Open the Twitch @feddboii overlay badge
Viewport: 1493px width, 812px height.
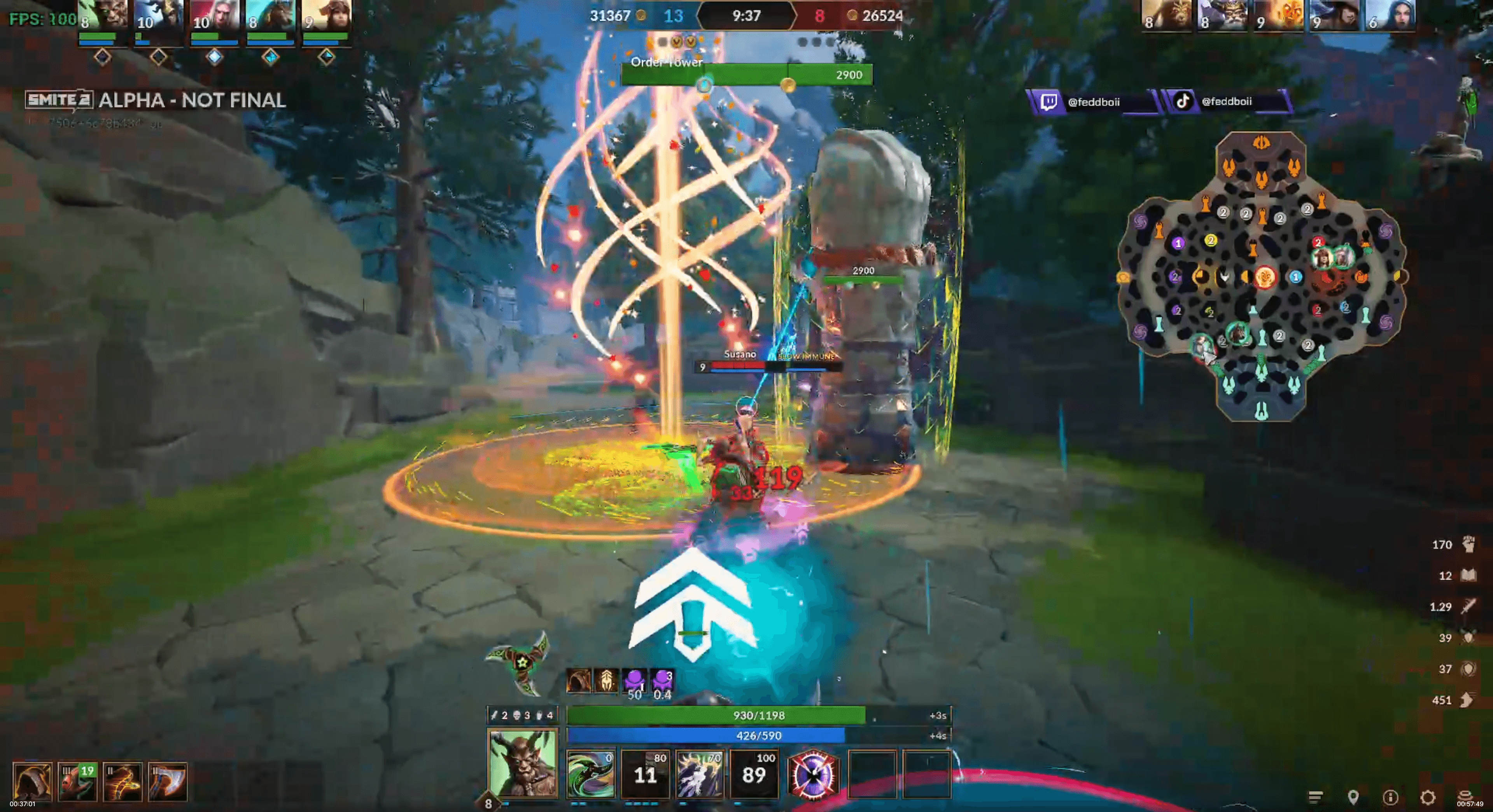coord(1092,102)
